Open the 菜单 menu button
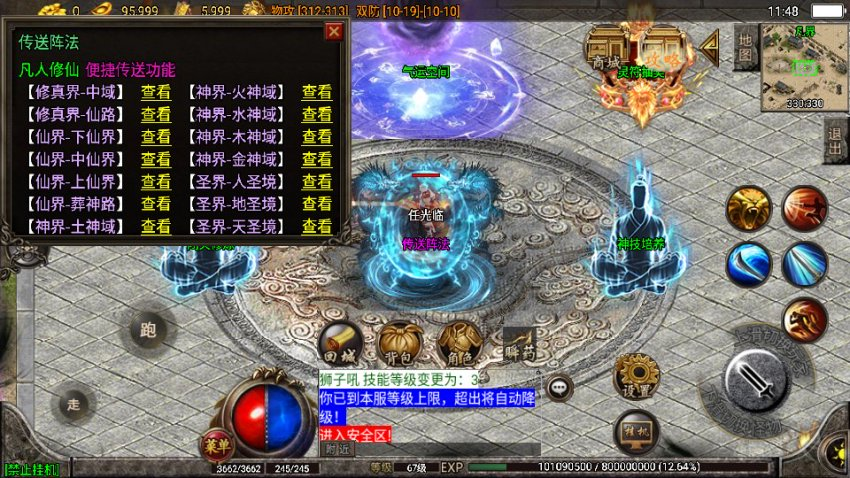This screenshot has height=478, width=850. click(213, 443)
